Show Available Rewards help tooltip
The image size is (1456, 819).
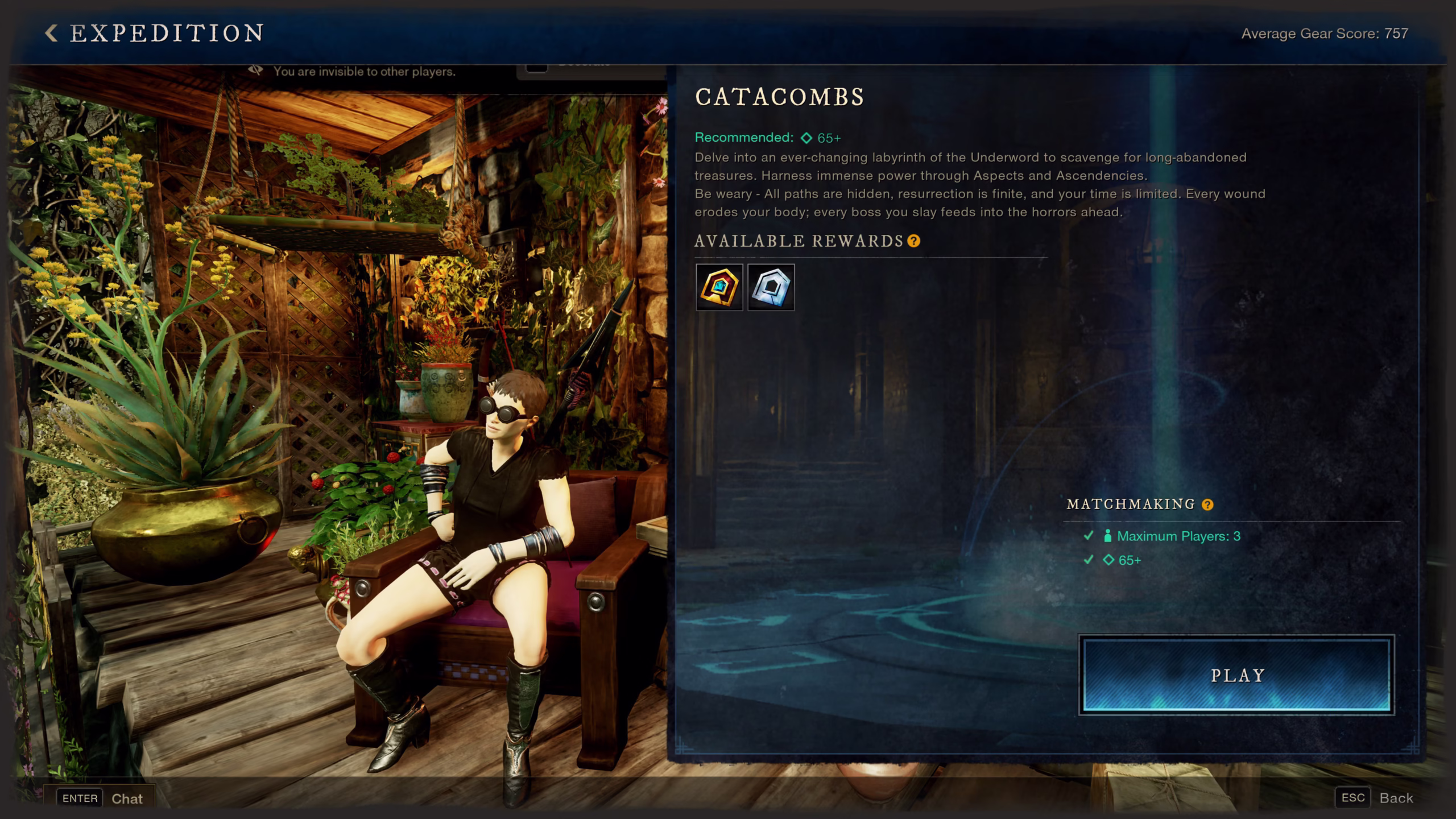tap(914, 241)
